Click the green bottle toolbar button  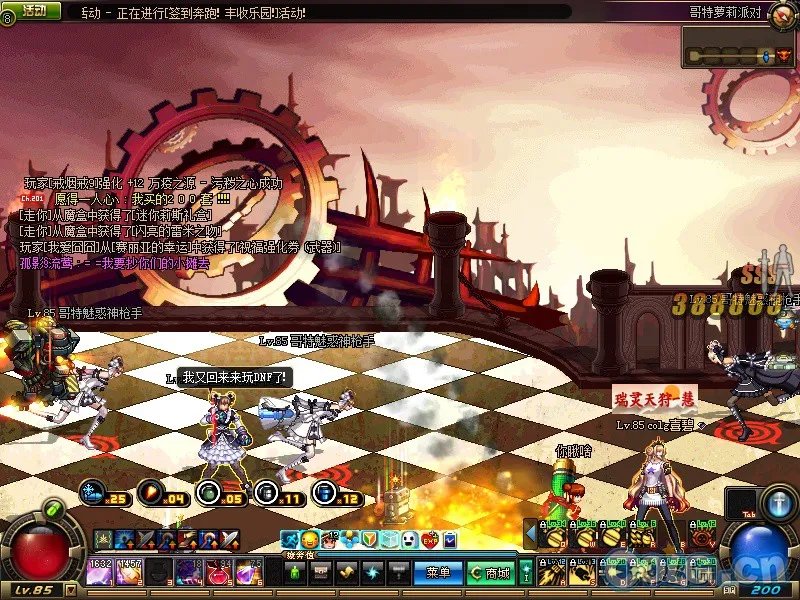(x=294, y=573)
